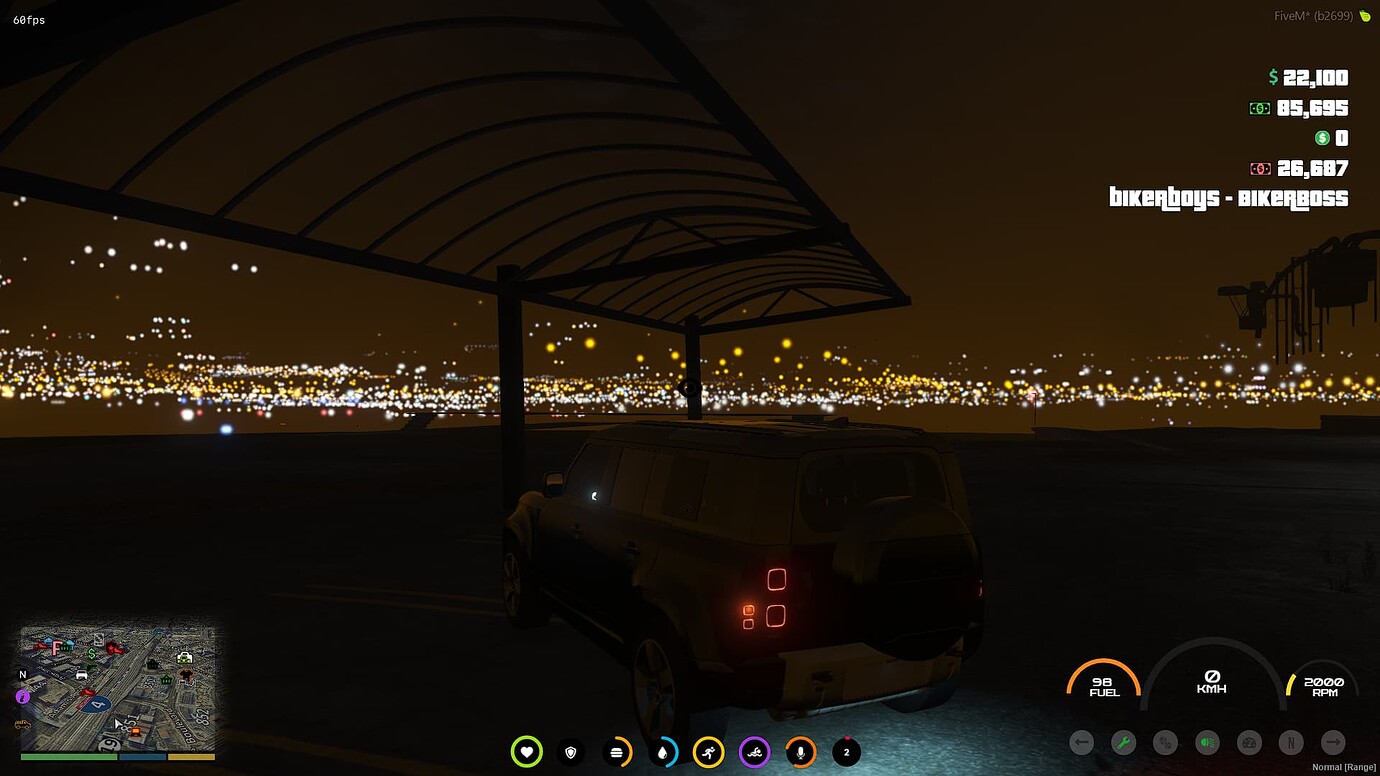Select the yellow runner stamina icon
Viewport: 1380px width, 776px height.
tap(709, 752)
